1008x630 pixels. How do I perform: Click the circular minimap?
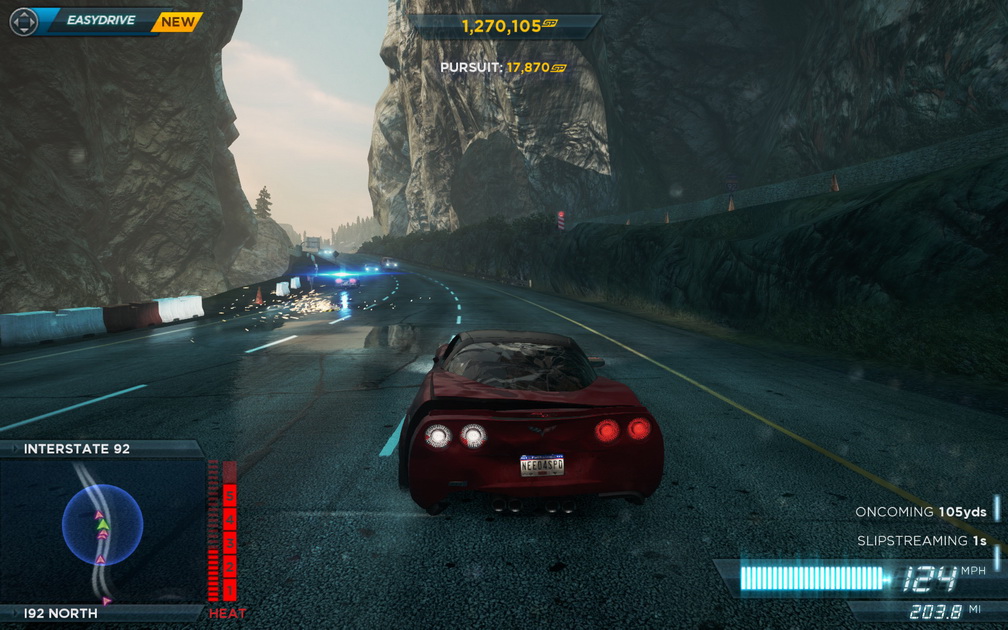pos(102,525)
